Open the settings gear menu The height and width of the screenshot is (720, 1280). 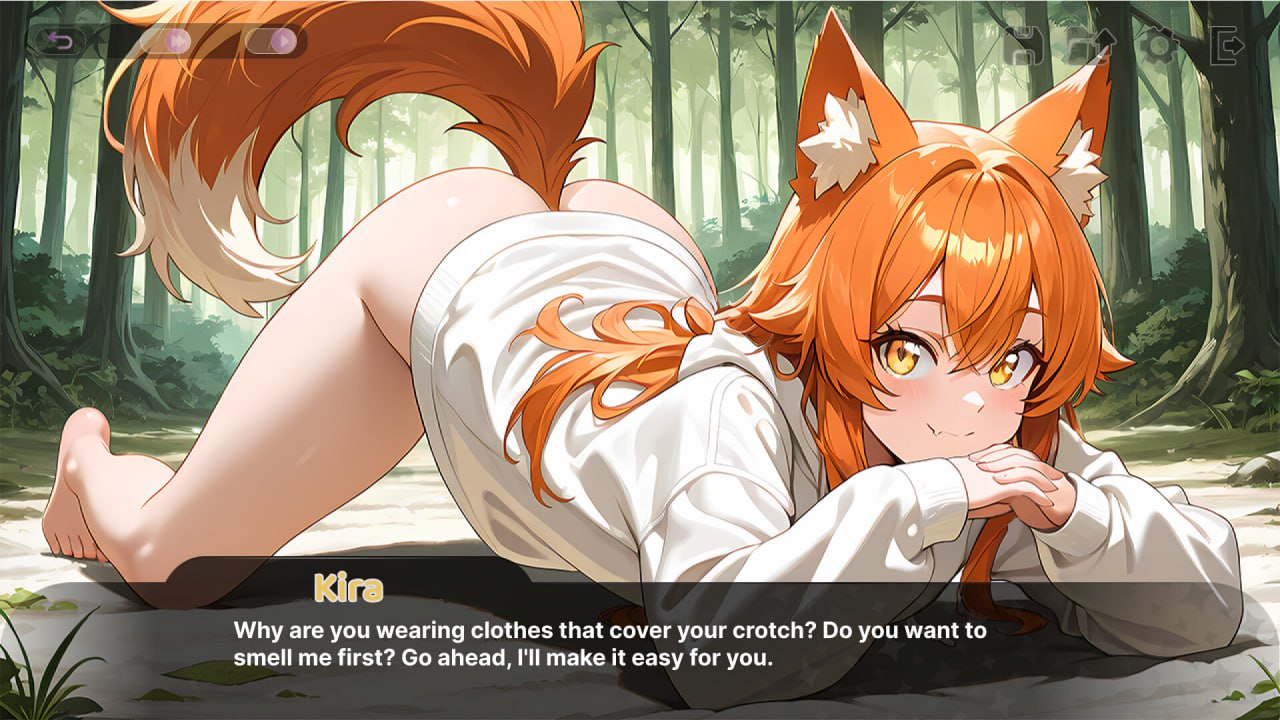coord(1159,45)
